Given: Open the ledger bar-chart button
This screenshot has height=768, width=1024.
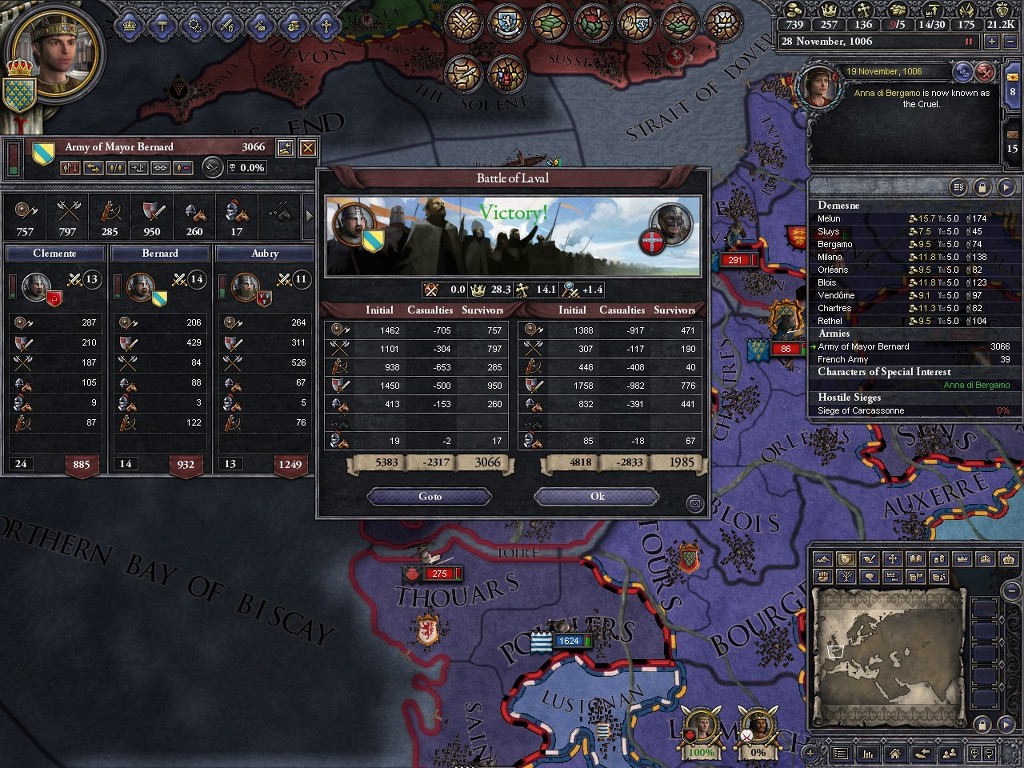Looking at the screenshot, I should coord(868,753).
